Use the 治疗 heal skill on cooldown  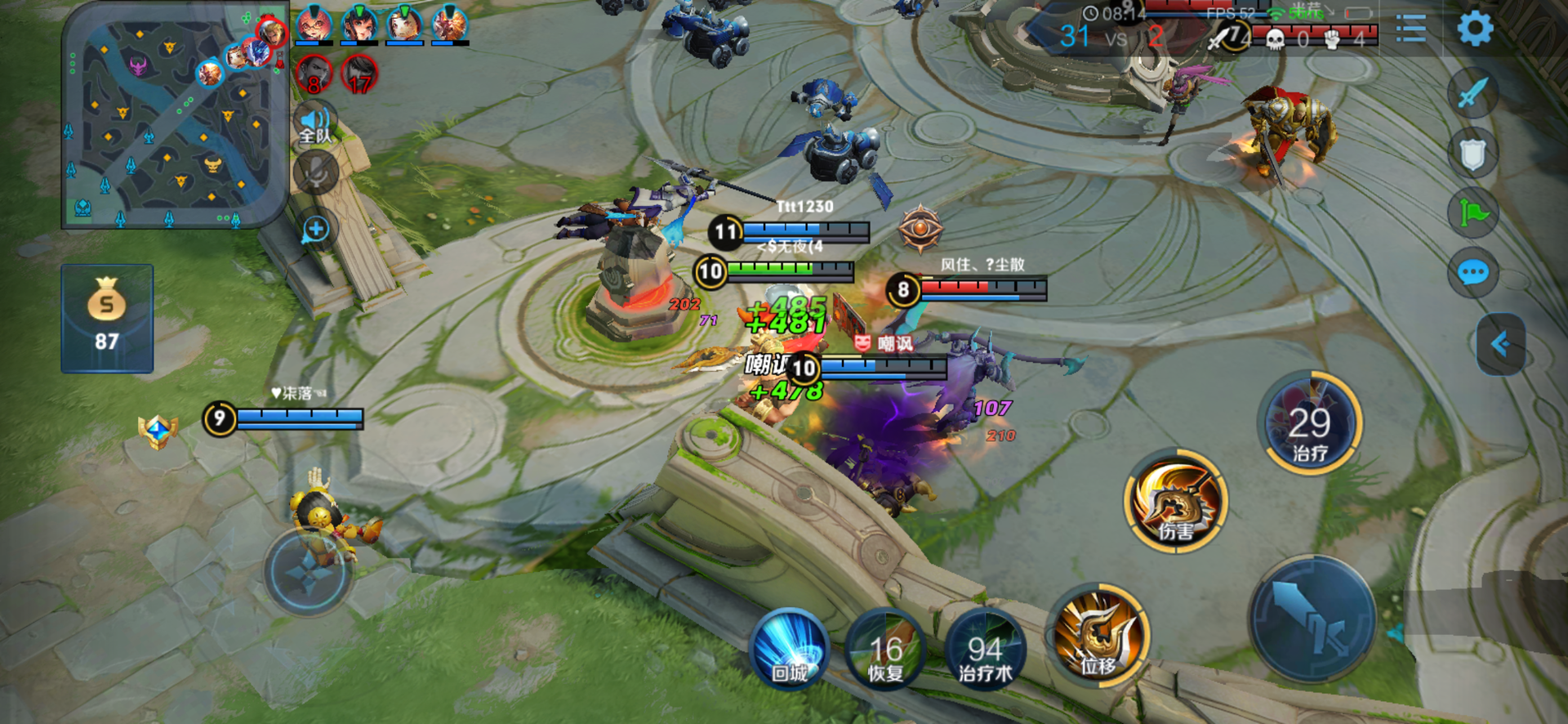pos(1309,424)
